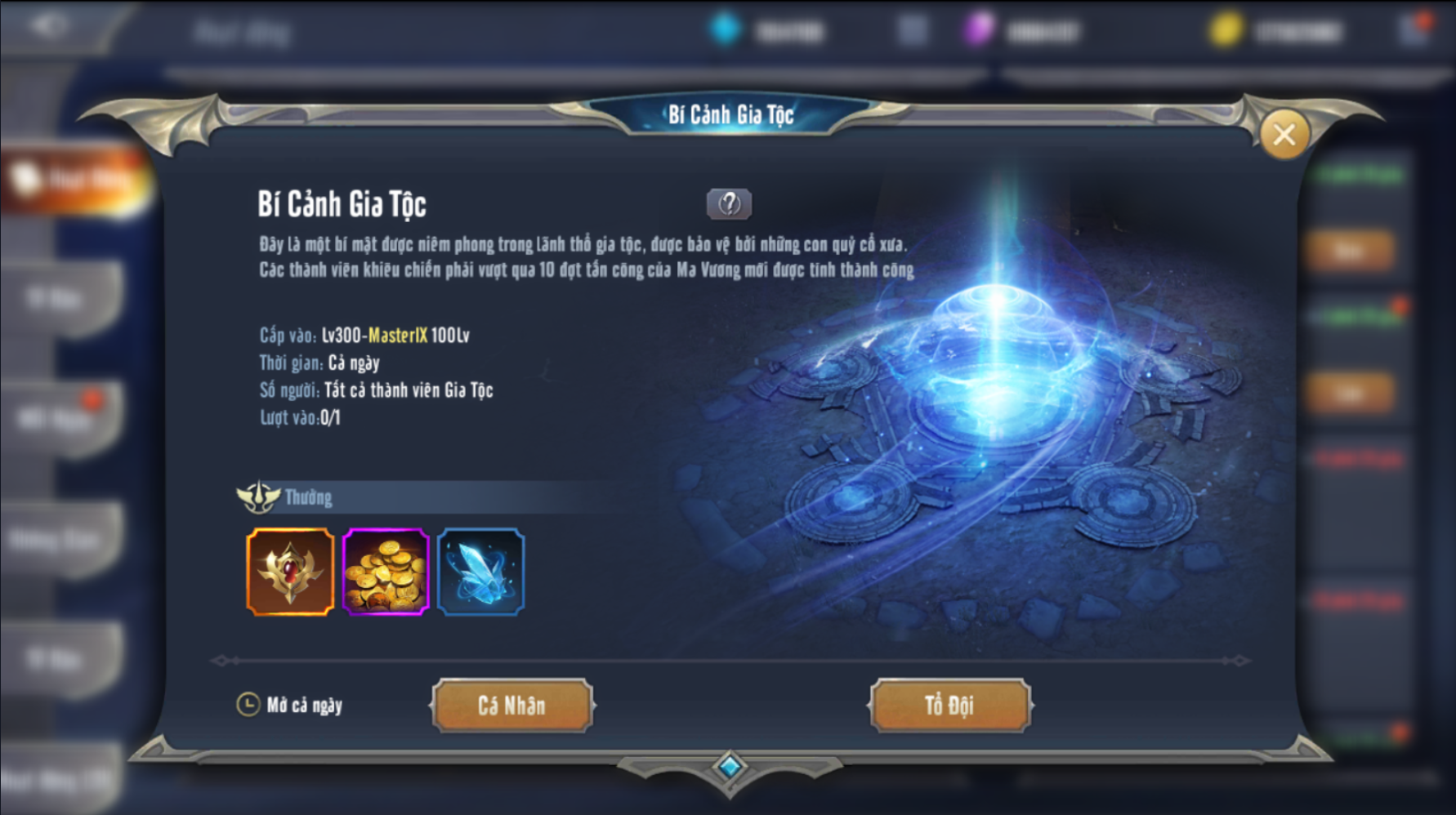Screen dimensions: 1456x815
Task: Close the Bí Cảnh Gia Tộc dialog
Action: (x=1284, y=135)
